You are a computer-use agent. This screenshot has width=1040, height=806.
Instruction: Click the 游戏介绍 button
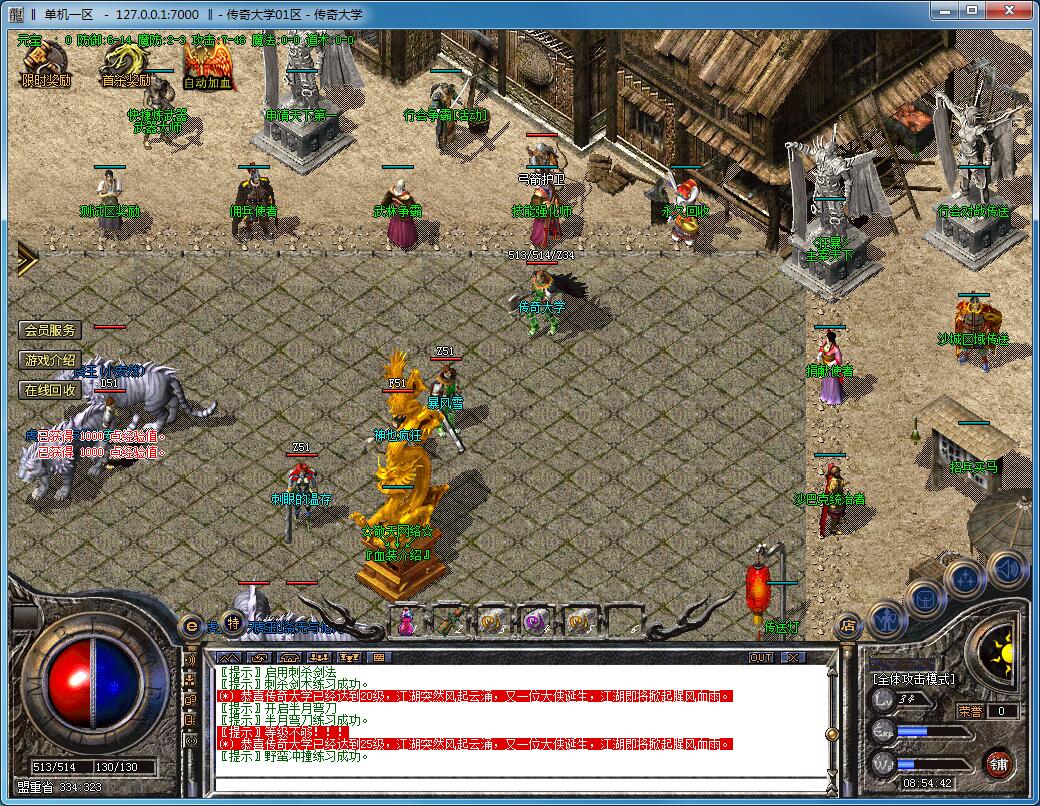point(51,360)
